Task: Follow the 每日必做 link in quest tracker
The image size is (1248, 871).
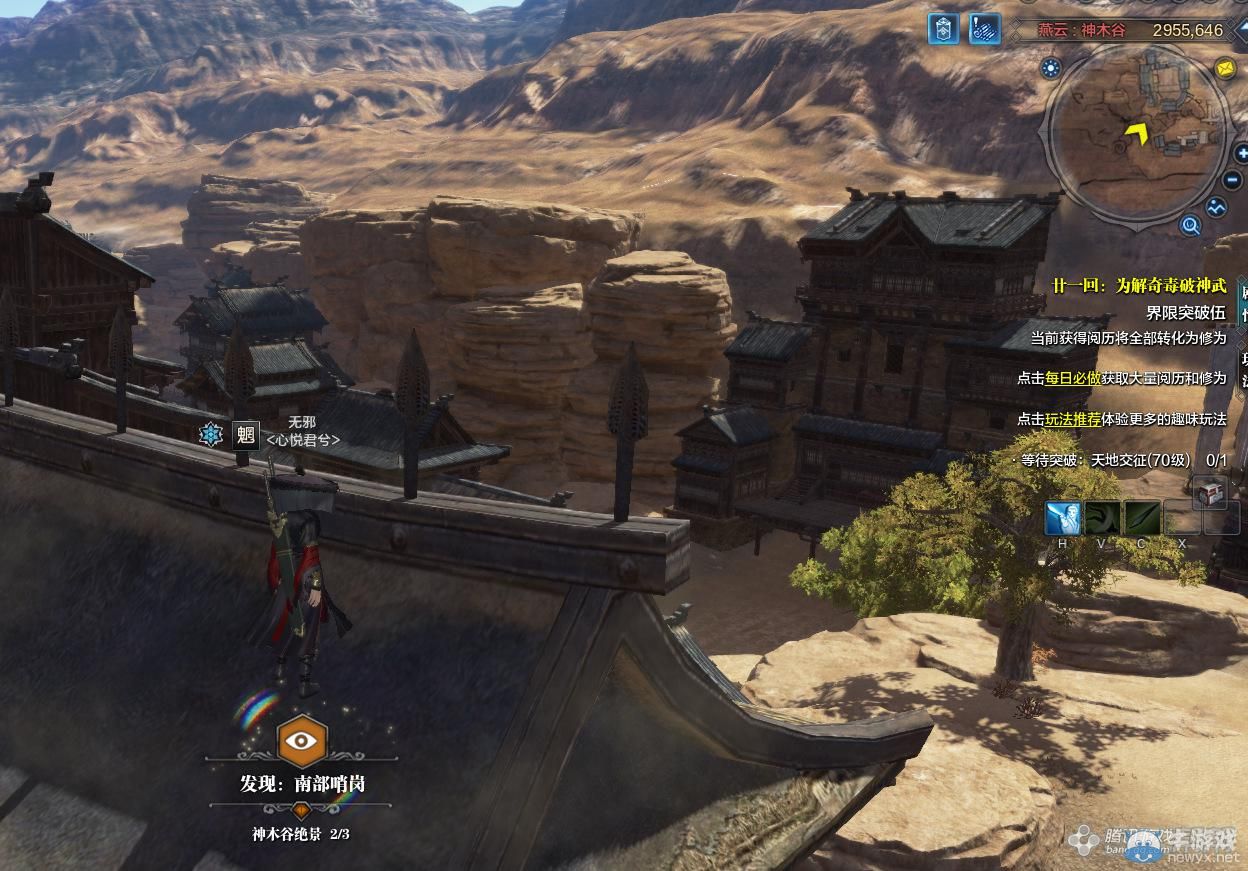Action: (1073, 378)
